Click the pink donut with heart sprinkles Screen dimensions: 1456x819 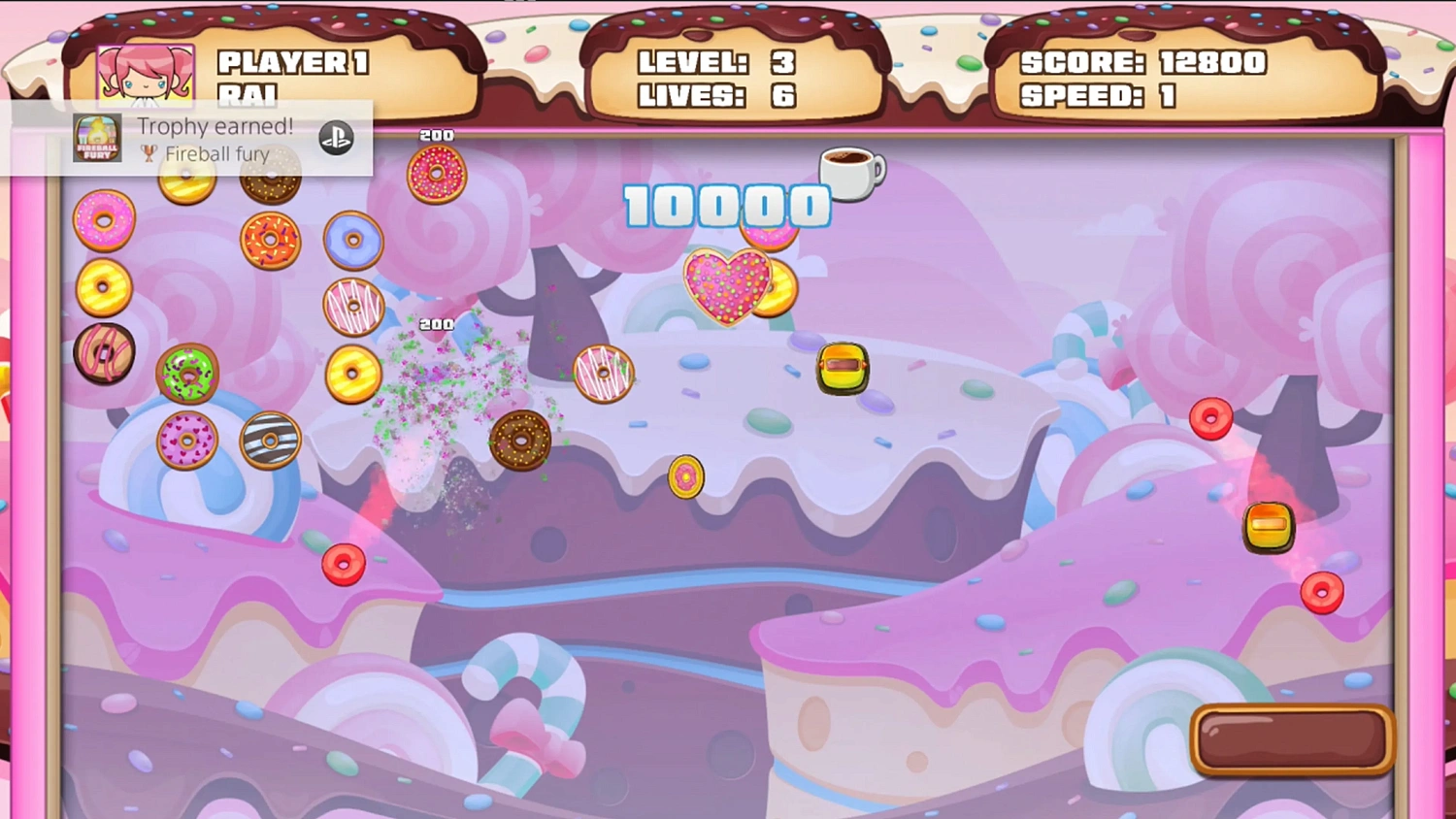pos(187,440)
